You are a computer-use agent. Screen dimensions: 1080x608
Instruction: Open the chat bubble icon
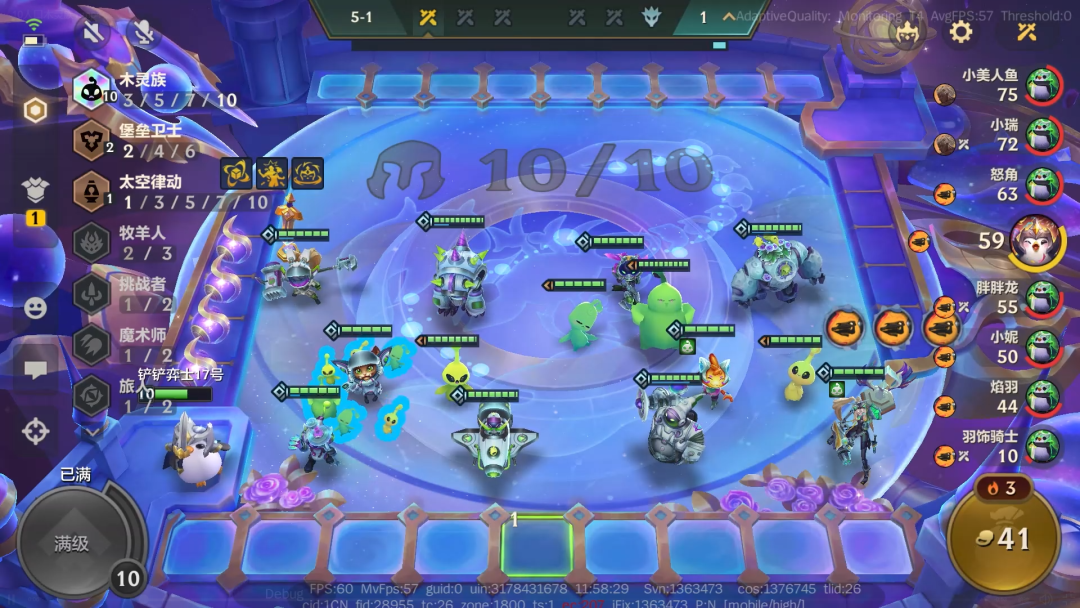[35, 370]
